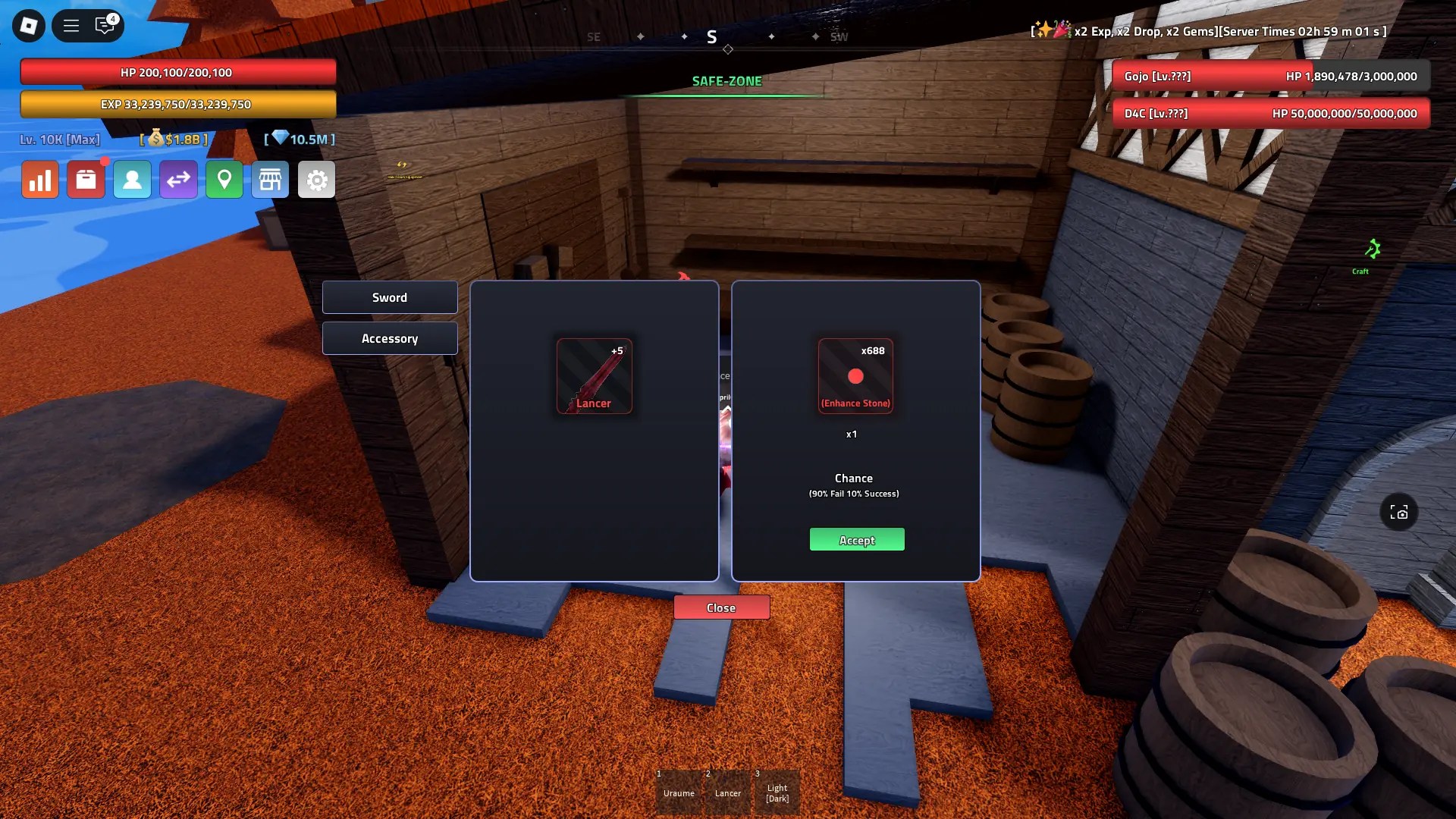This screenshot has height=819, width=1456.
Task: Accept the 10% success enhancement
Action: click(x=856, y=539)
